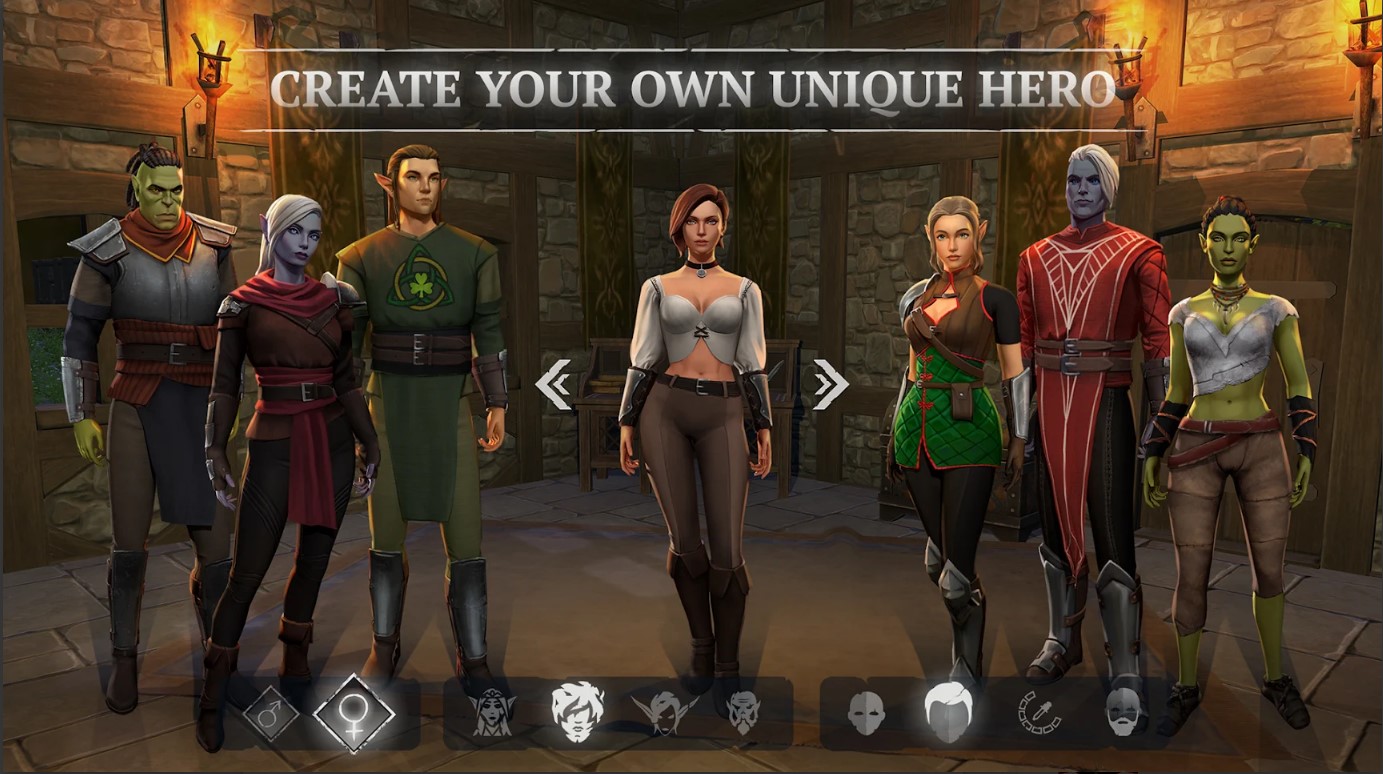The height and width of the screenshot is (774, 1383).
Task: Select the tusked orc race icon
Action: 744,712
